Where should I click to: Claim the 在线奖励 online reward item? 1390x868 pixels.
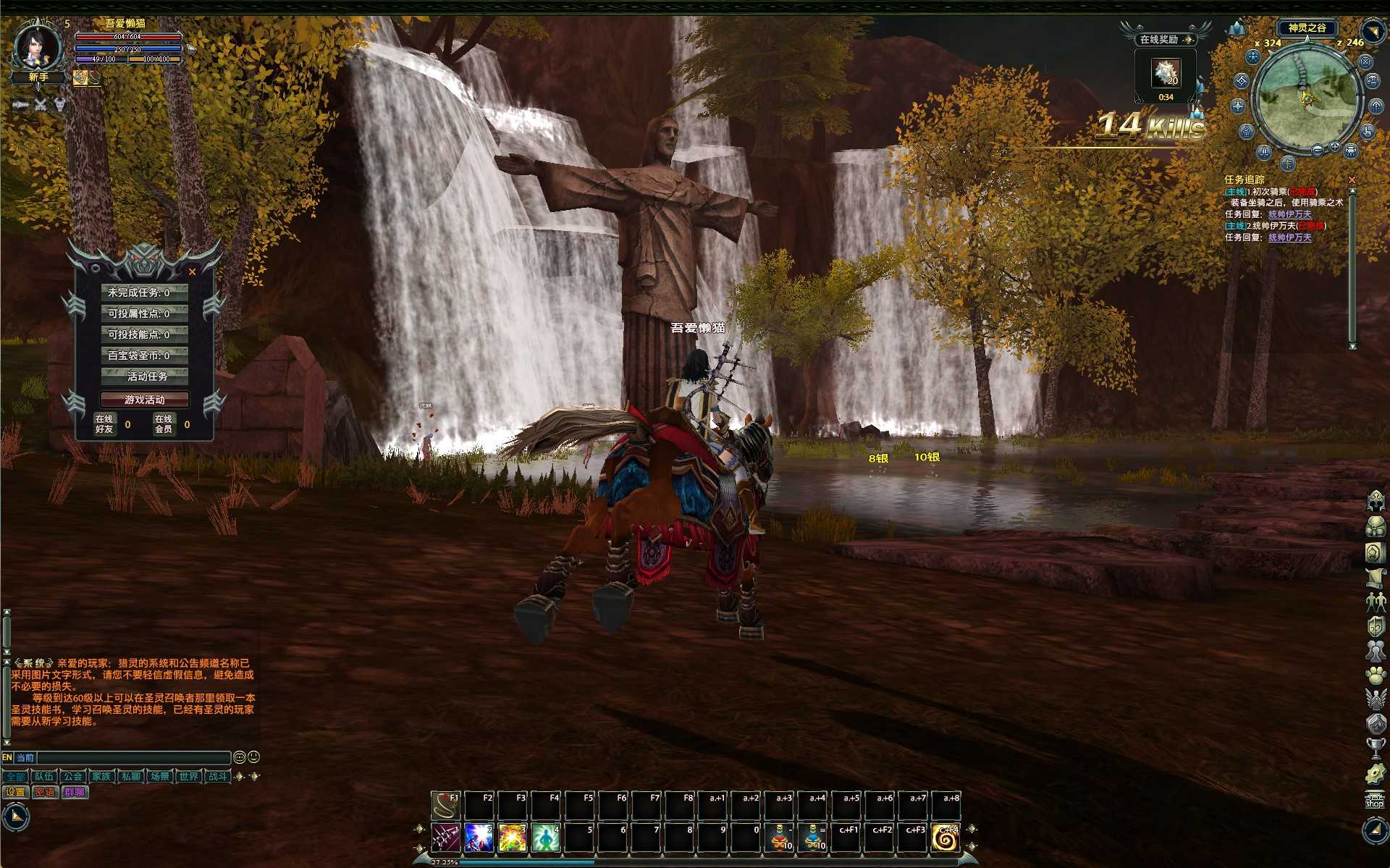1166,73
